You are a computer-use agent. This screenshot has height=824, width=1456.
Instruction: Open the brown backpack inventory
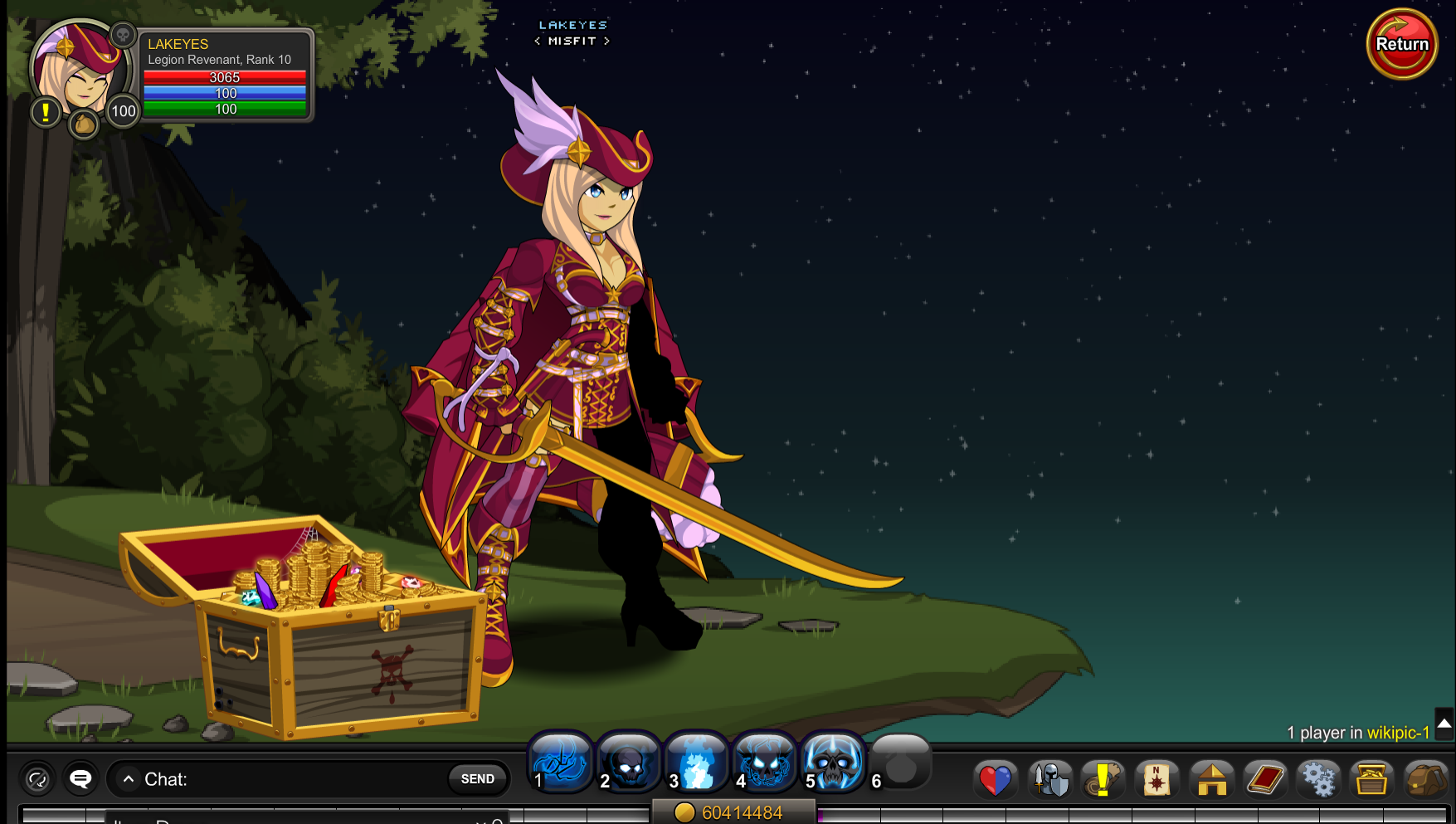point(1425,780)
